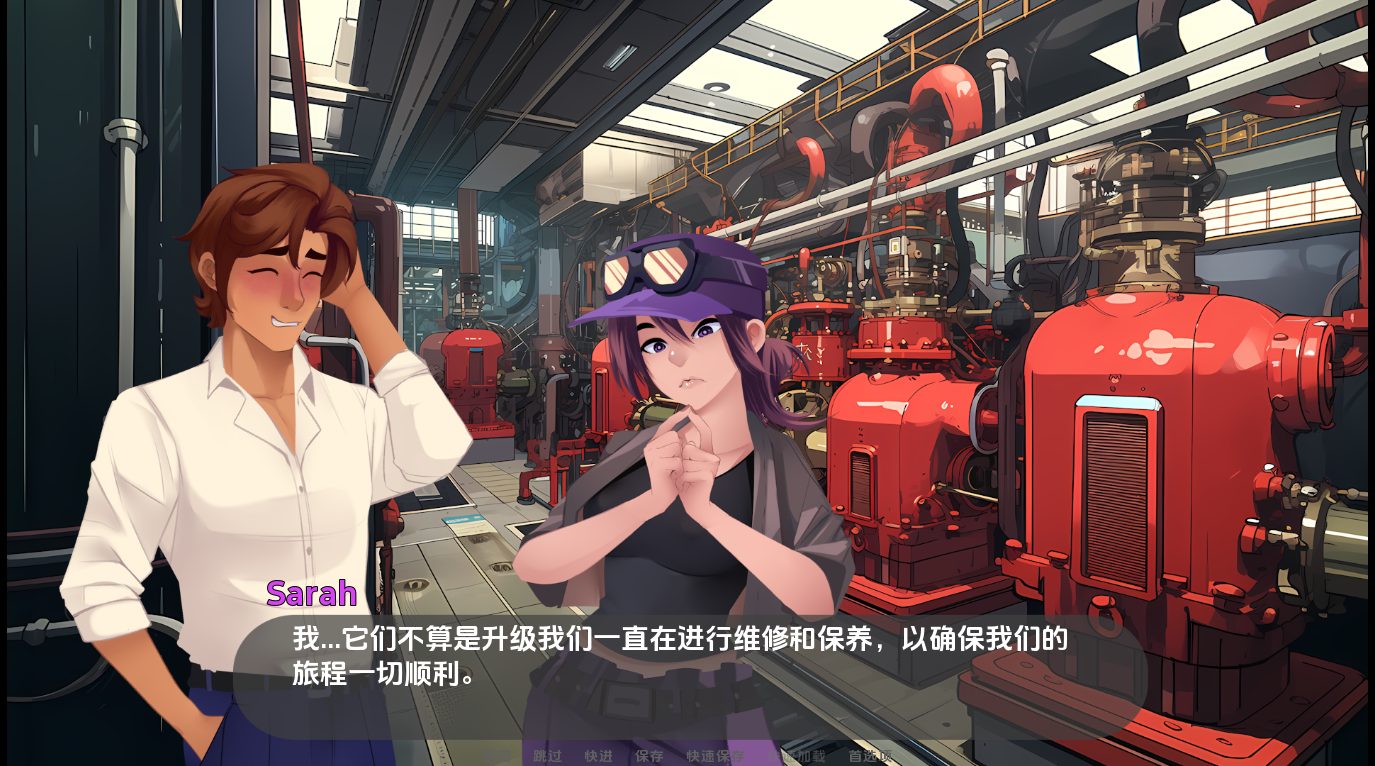Select 快速加载 to quick load

coord(797,756)
